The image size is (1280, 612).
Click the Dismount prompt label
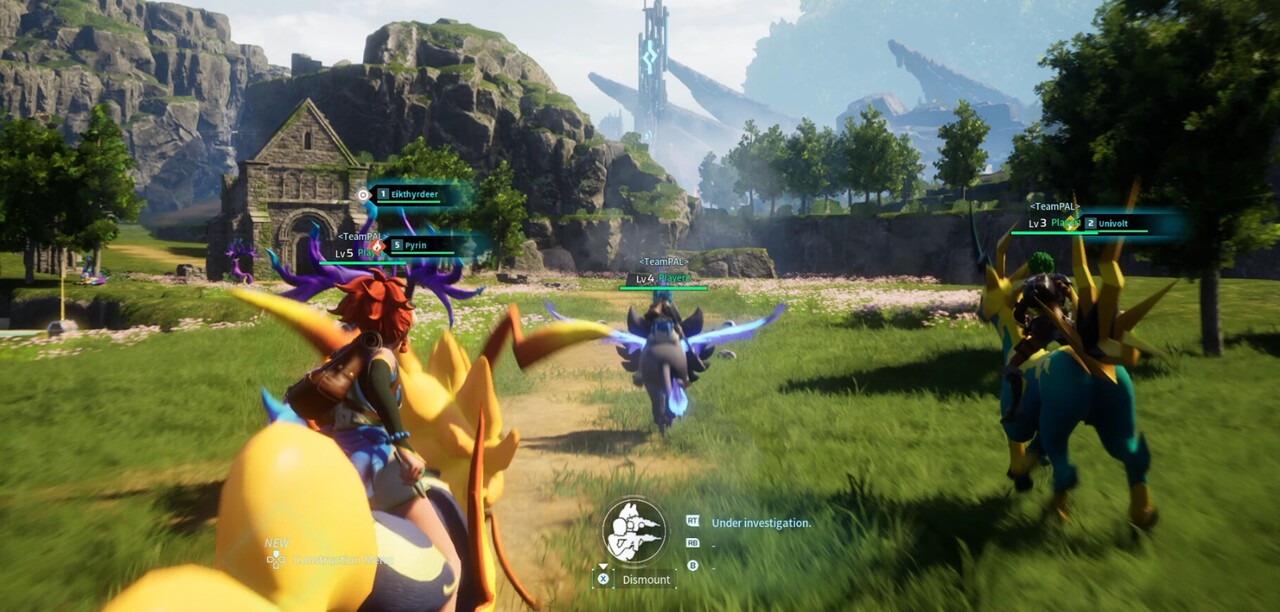point(646,579)
